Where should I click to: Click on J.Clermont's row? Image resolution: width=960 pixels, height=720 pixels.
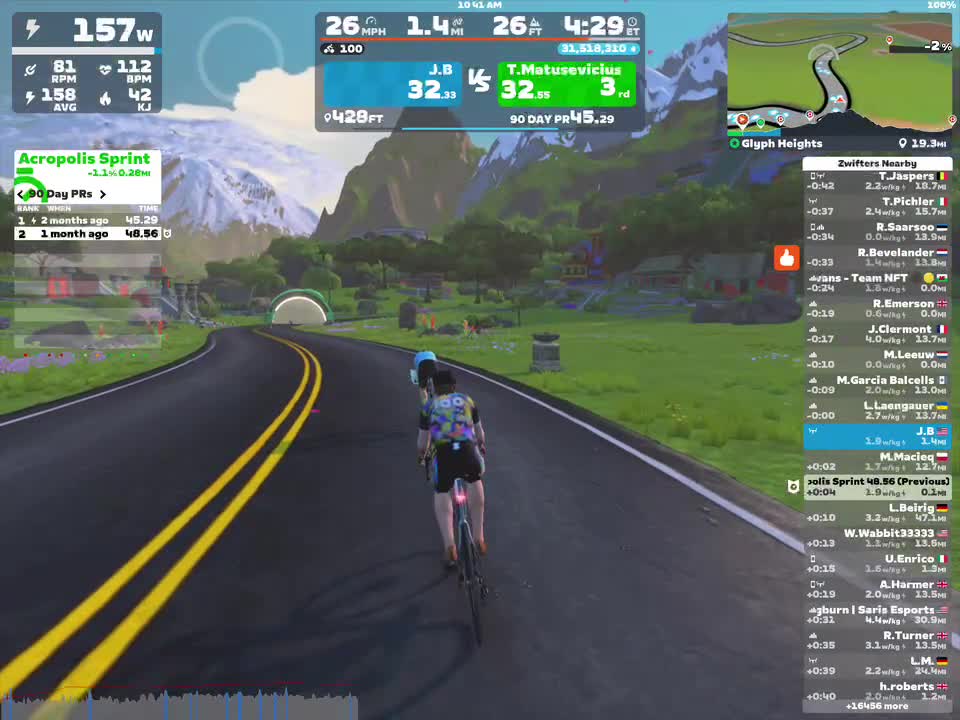tap(877, 334)
